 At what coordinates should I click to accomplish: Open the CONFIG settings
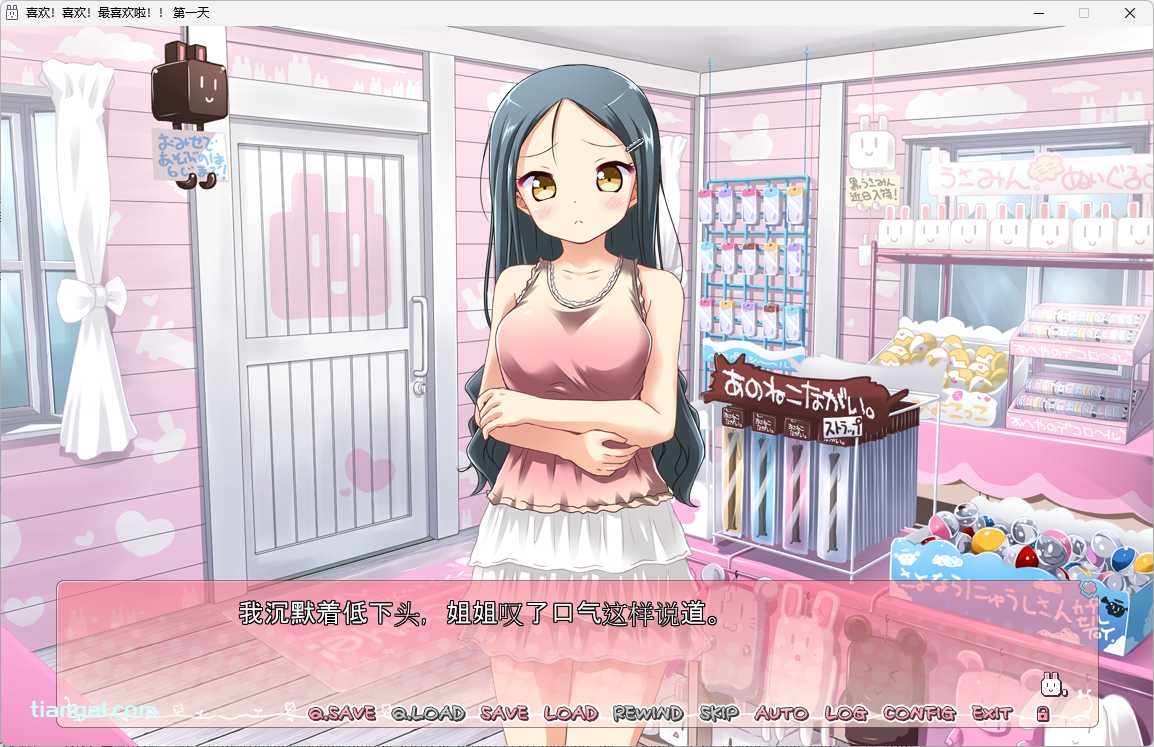click(x=919, y=713)
